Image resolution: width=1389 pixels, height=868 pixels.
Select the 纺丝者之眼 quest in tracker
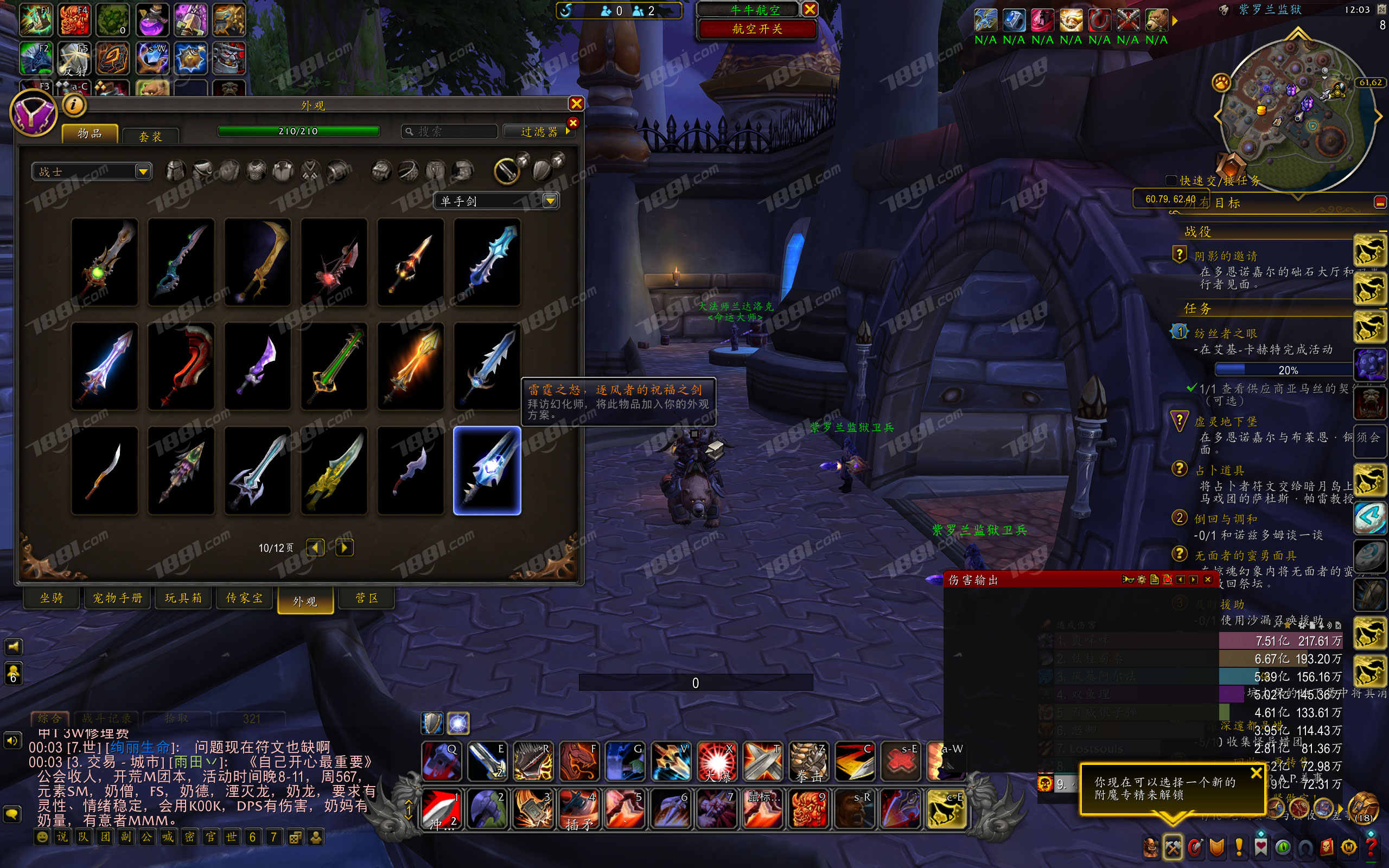coord(1226,333)
